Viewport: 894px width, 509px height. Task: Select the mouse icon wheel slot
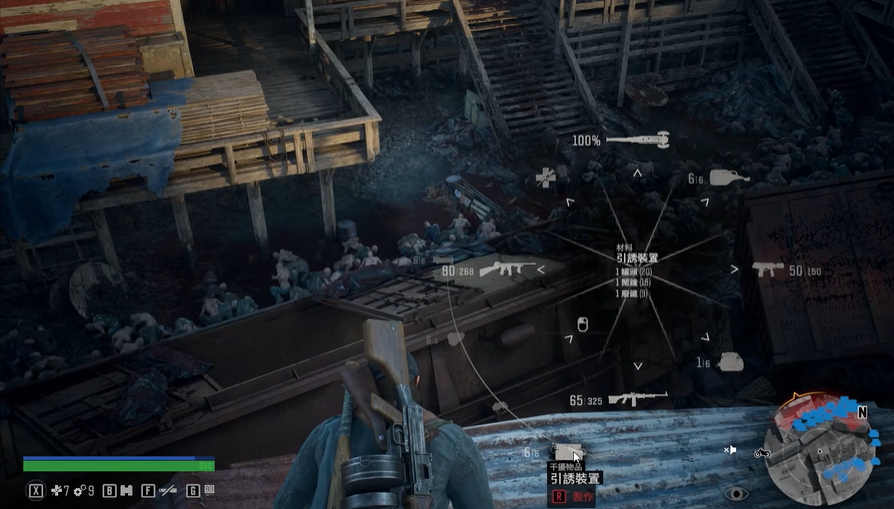coord(583,325)
